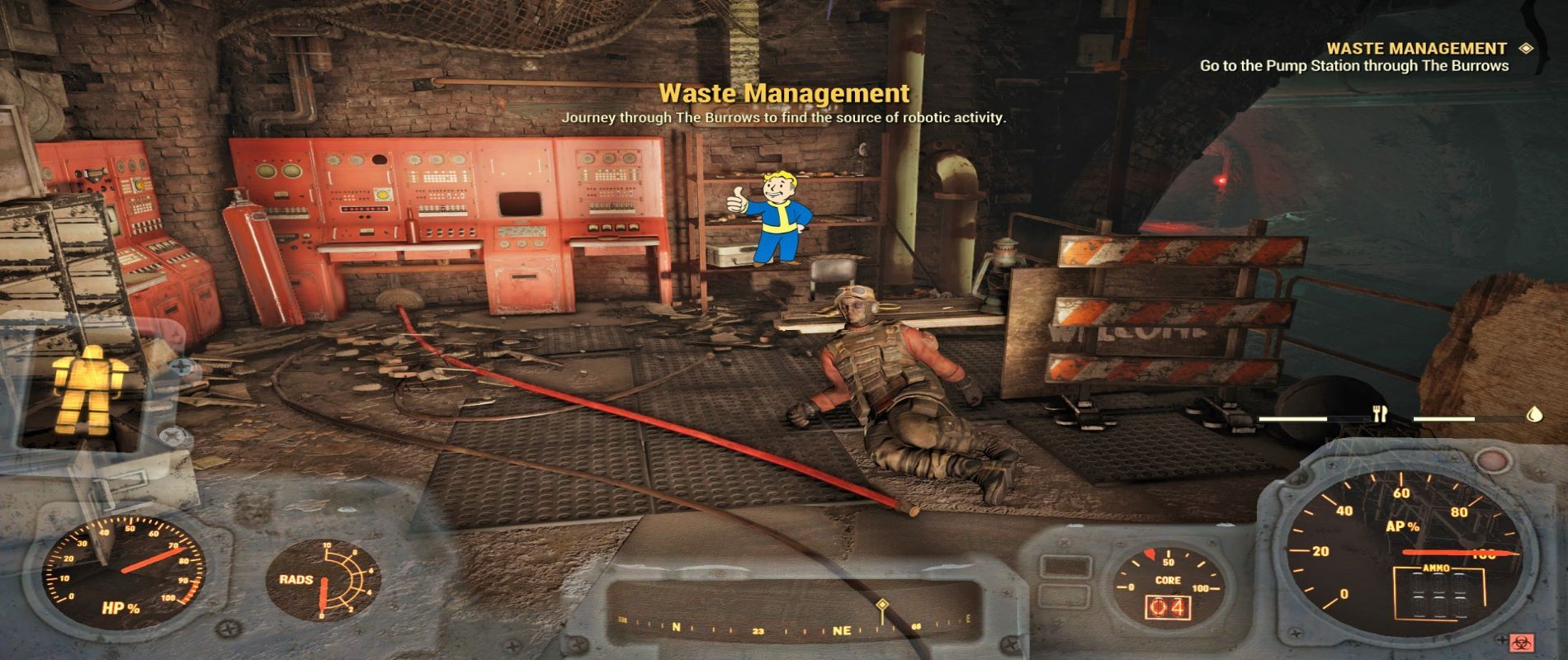Select the Waste Management quest title
1568x660 pixels.
[x=784, y=93]
